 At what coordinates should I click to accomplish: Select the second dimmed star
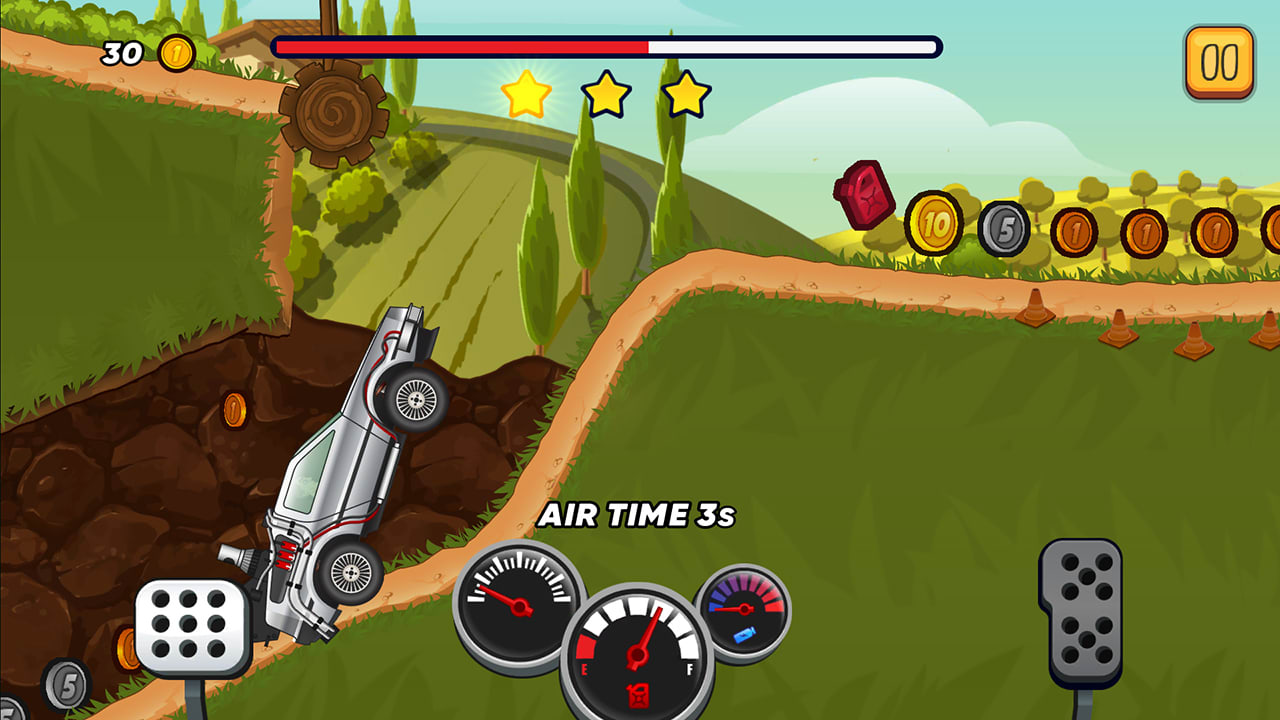pyautogui.click(x=606, y=94)
